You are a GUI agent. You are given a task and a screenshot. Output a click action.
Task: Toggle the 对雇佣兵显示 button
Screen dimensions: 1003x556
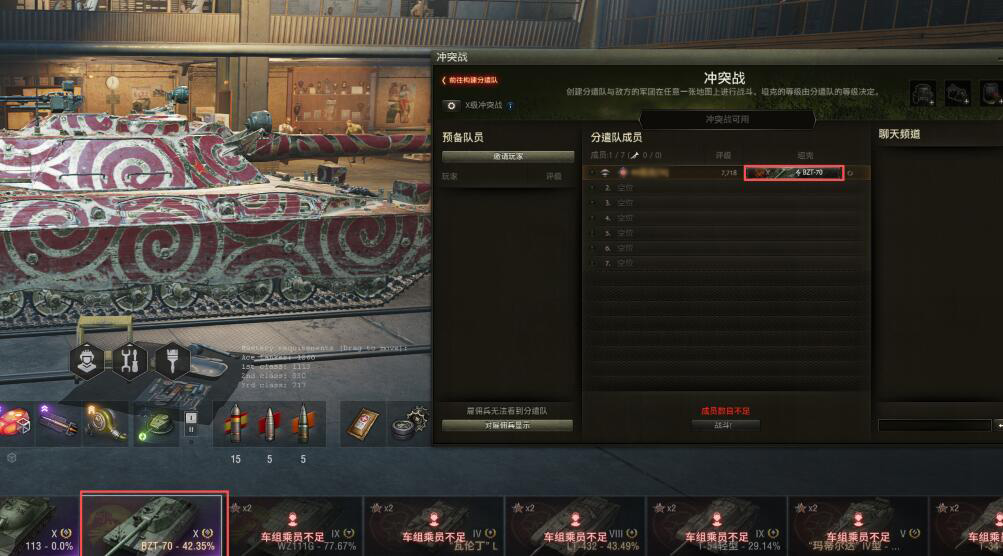pos(507,426)
